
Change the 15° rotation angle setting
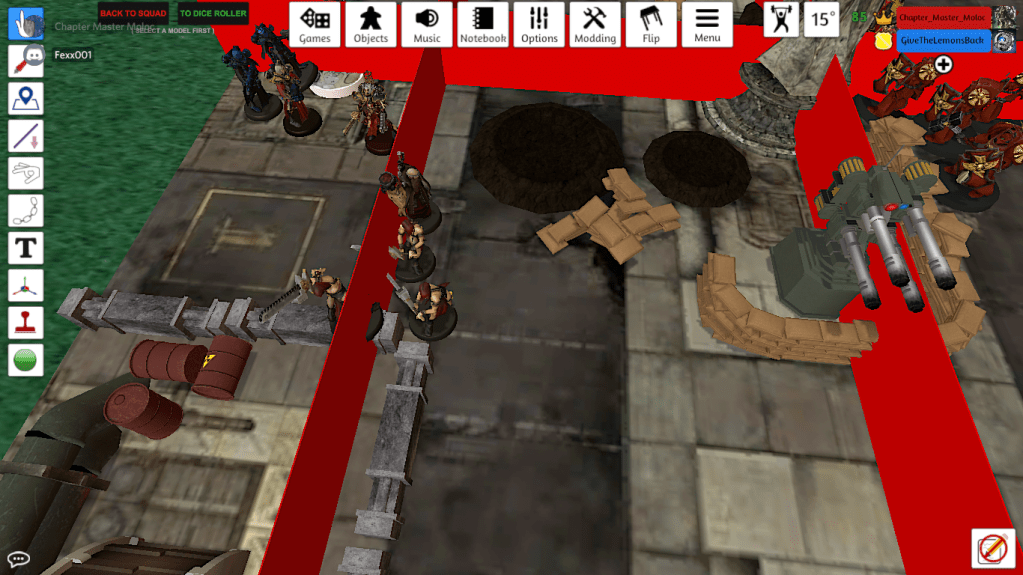pos(822,19)
